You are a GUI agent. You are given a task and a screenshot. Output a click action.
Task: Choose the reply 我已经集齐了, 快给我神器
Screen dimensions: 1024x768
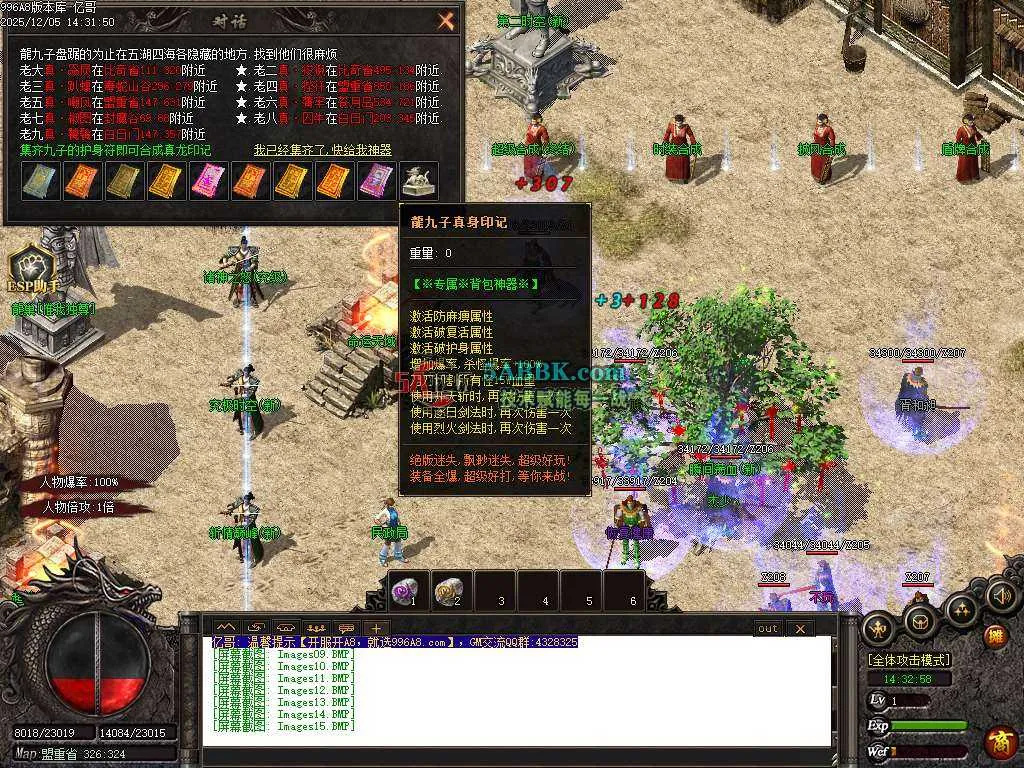(322, 150)
